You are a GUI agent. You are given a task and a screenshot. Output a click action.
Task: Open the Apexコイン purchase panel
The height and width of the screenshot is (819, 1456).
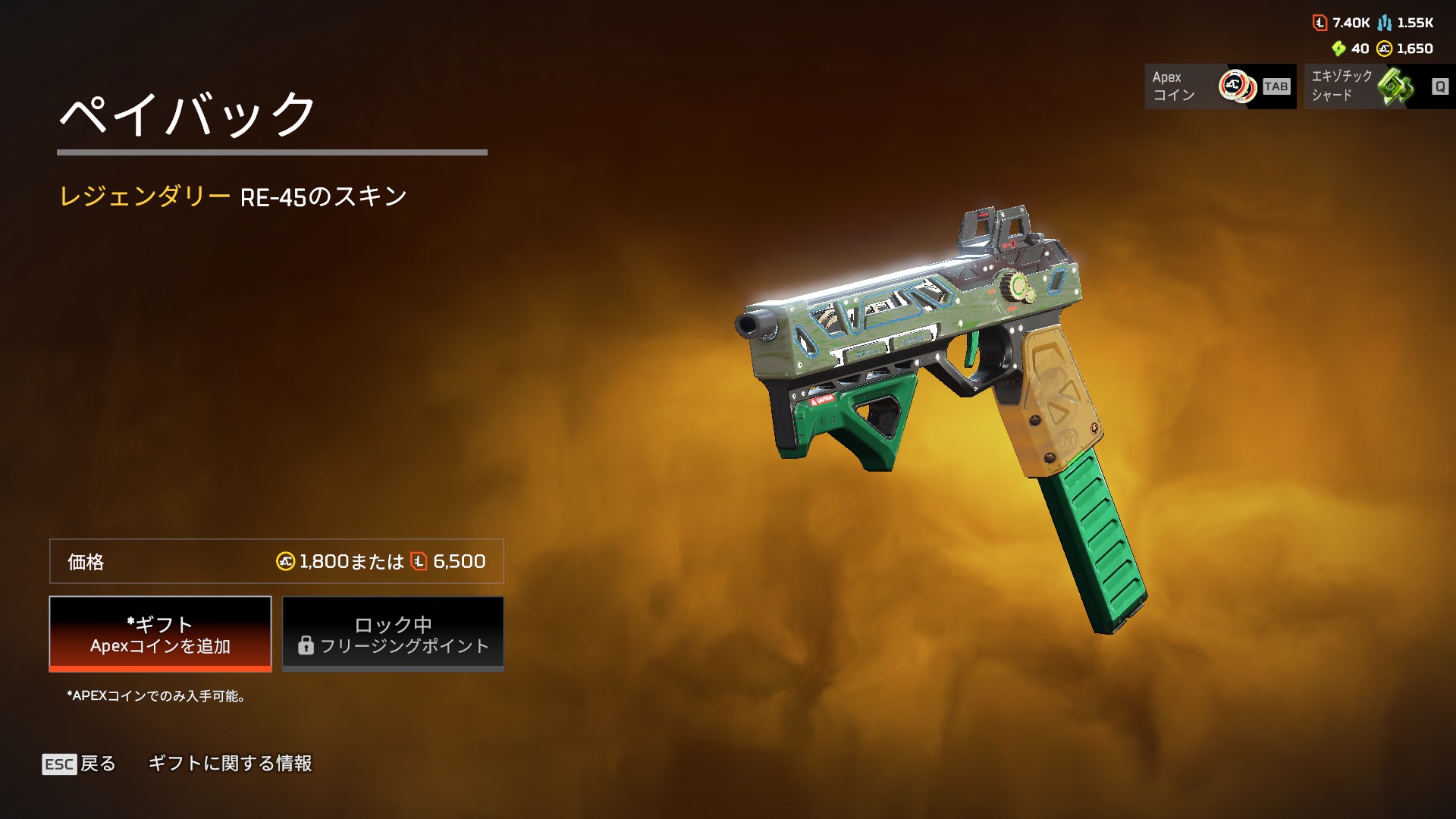pyautogui.click(x=1219, y=86)
